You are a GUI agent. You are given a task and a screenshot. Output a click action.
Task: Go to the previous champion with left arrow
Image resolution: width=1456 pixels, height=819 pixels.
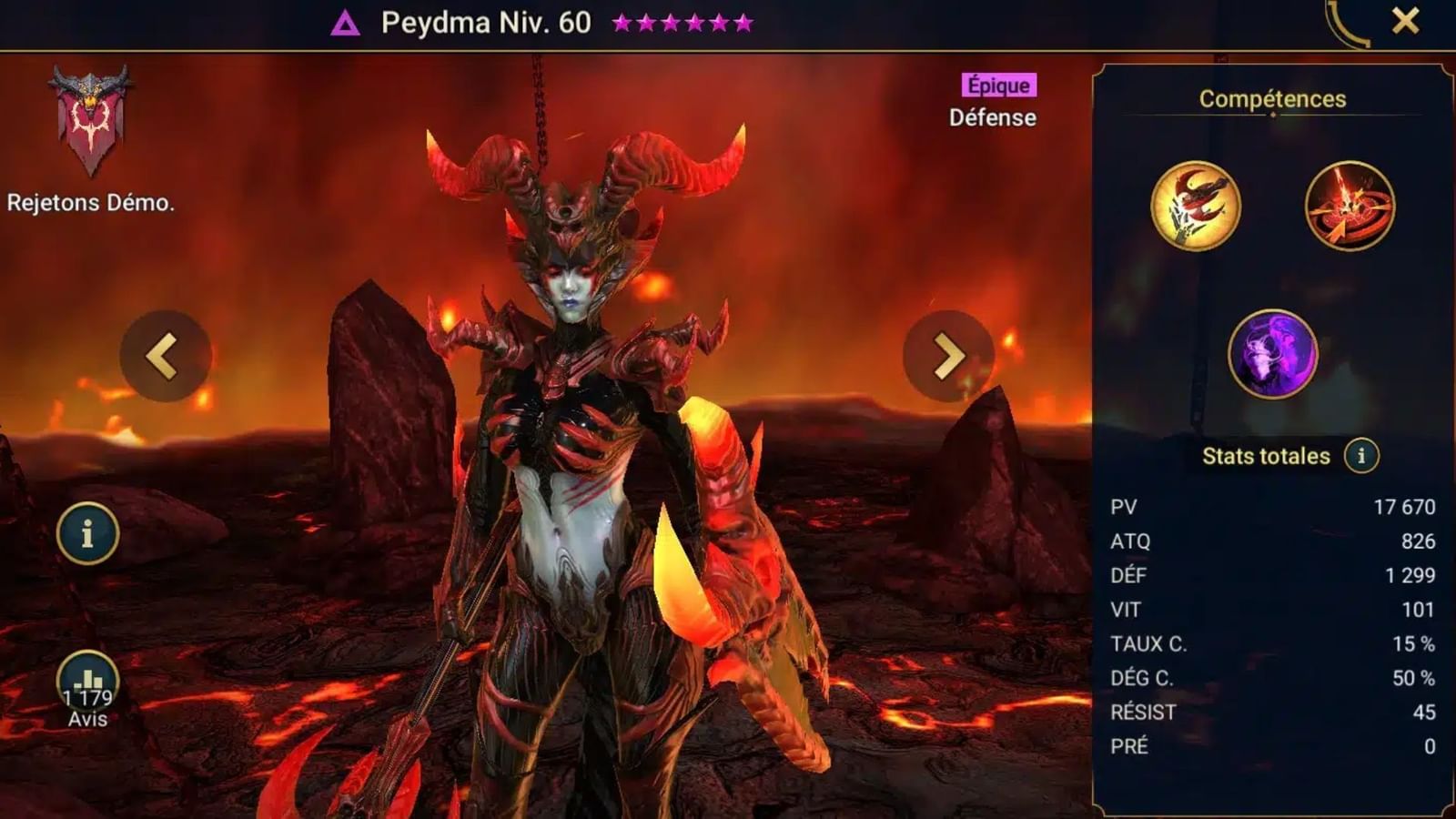[x=168, y=355]
